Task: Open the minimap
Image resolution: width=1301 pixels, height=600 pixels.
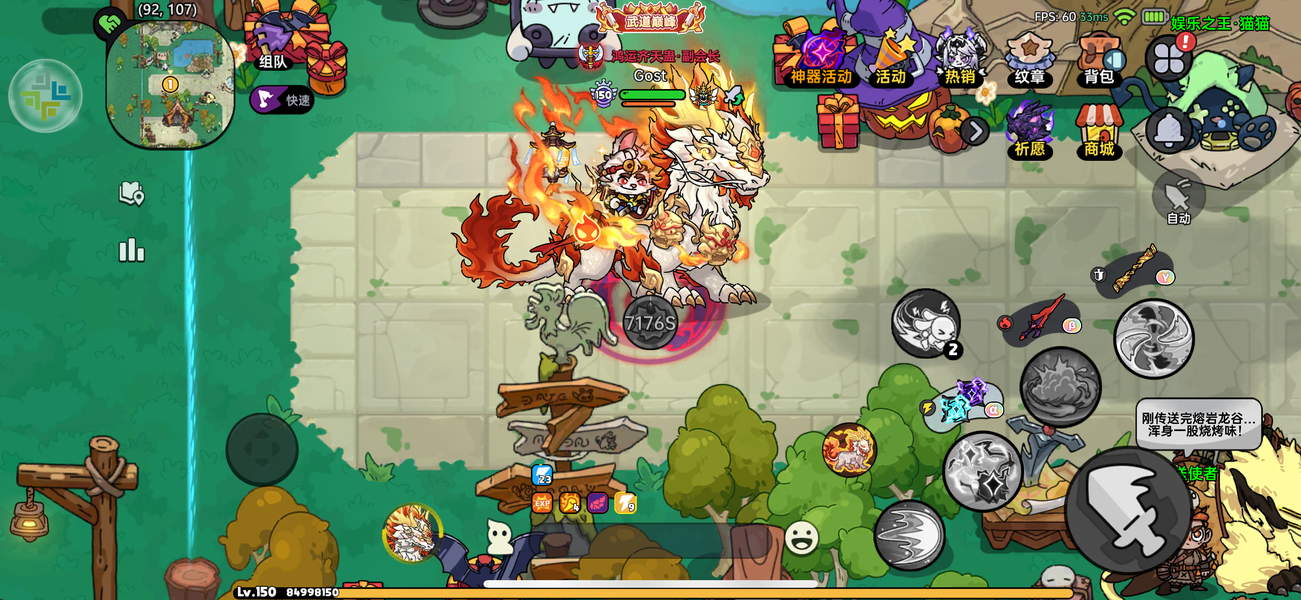Action: tap(170, 84)
